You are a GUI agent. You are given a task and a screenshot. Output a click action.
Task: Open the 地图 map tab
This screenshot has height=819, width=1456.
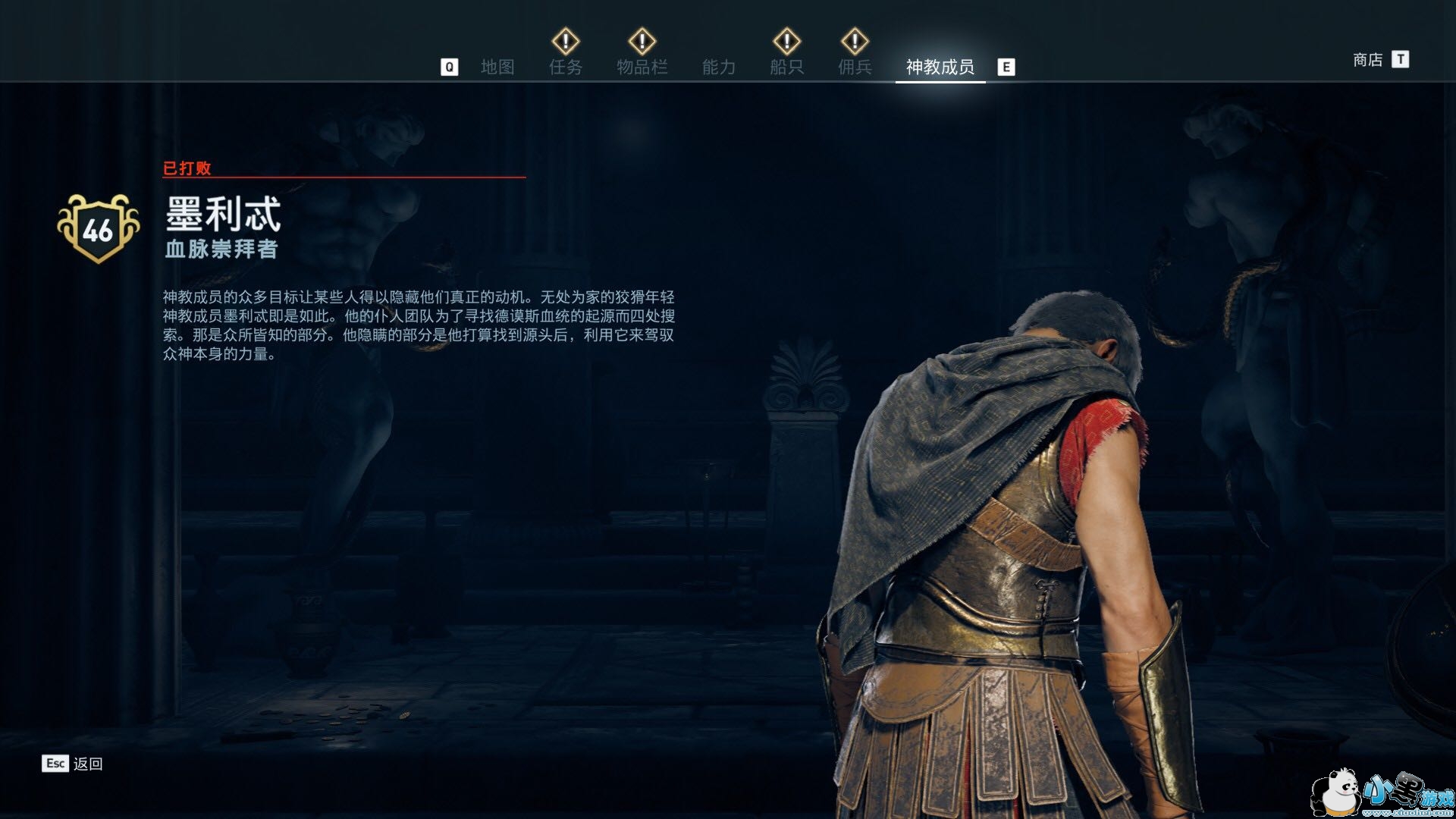(x=497, y=67)
